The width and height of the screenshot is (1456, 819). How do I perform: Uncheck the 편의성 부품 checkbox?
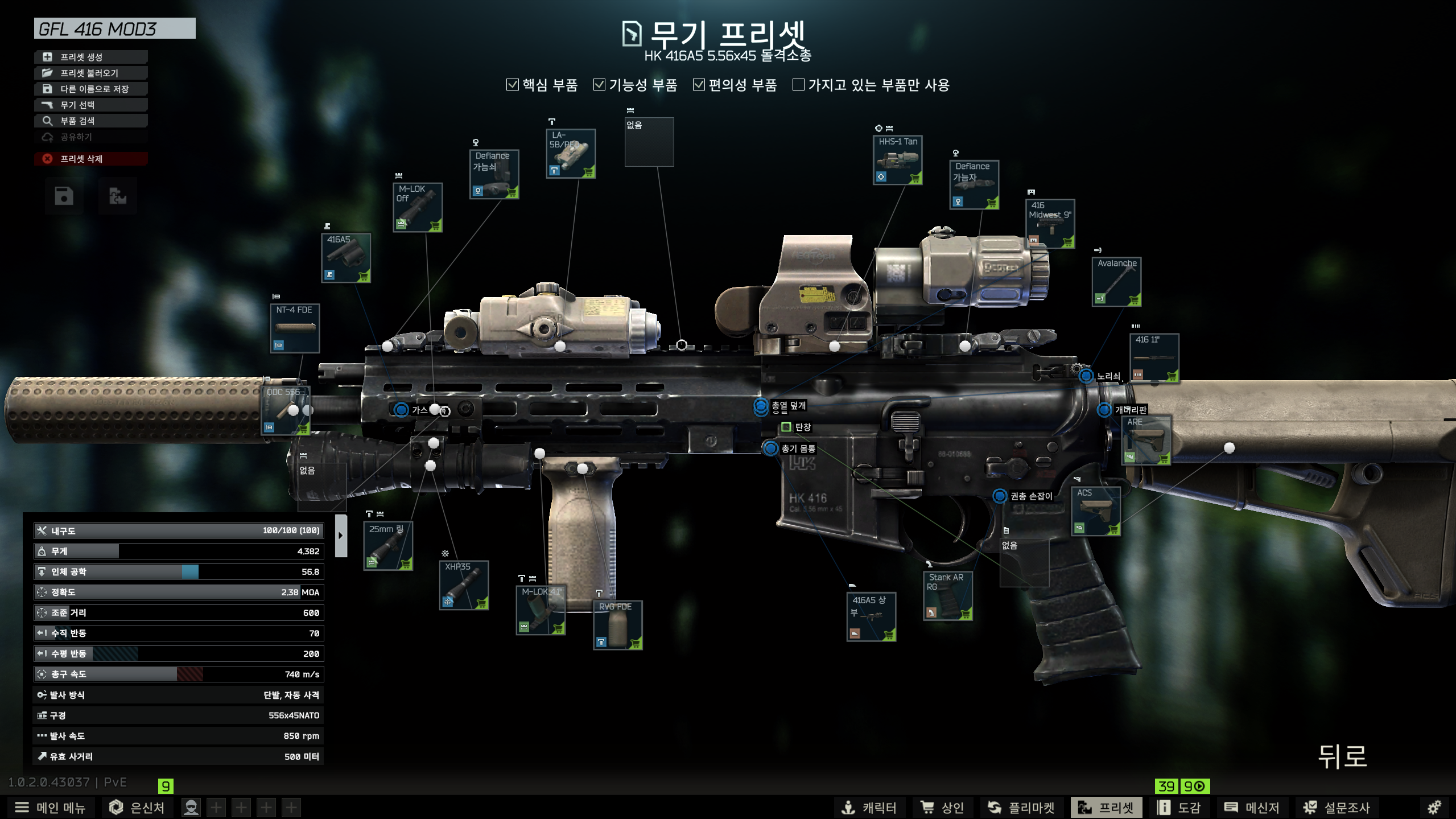[x=699, y=85]
